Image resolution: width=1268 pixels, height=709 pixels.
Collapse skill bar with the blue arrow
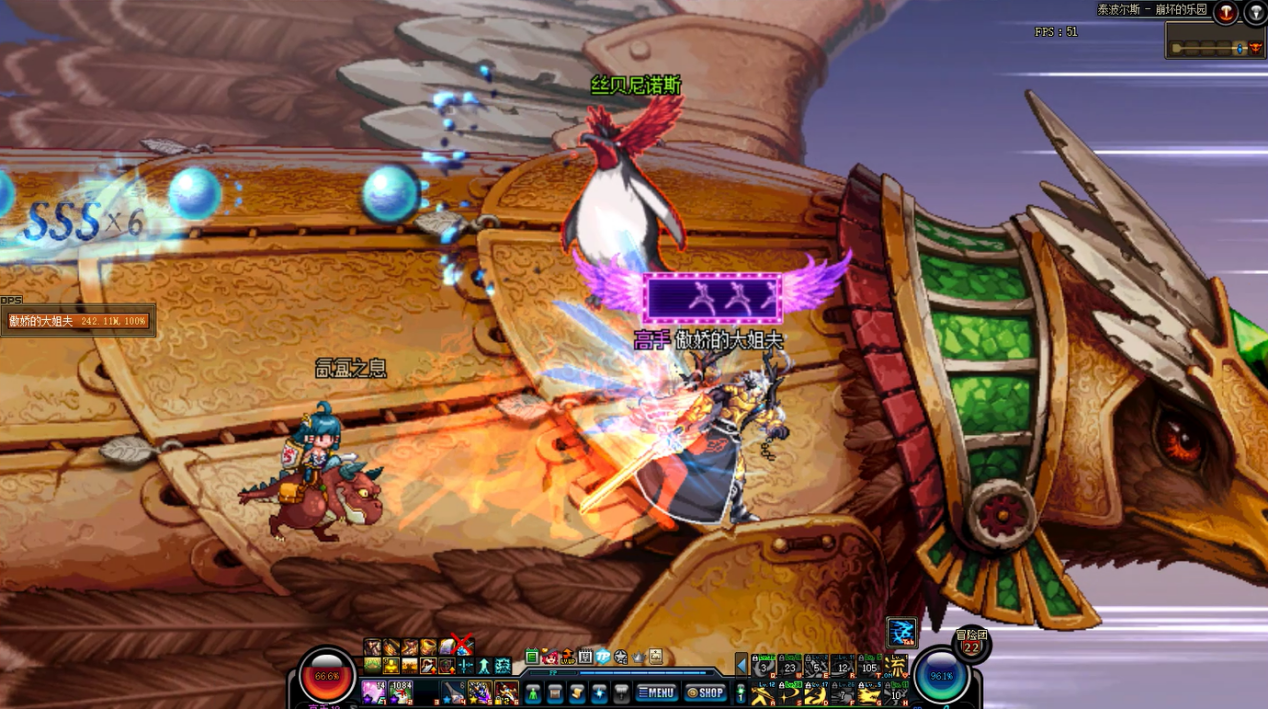coord(741,665)
